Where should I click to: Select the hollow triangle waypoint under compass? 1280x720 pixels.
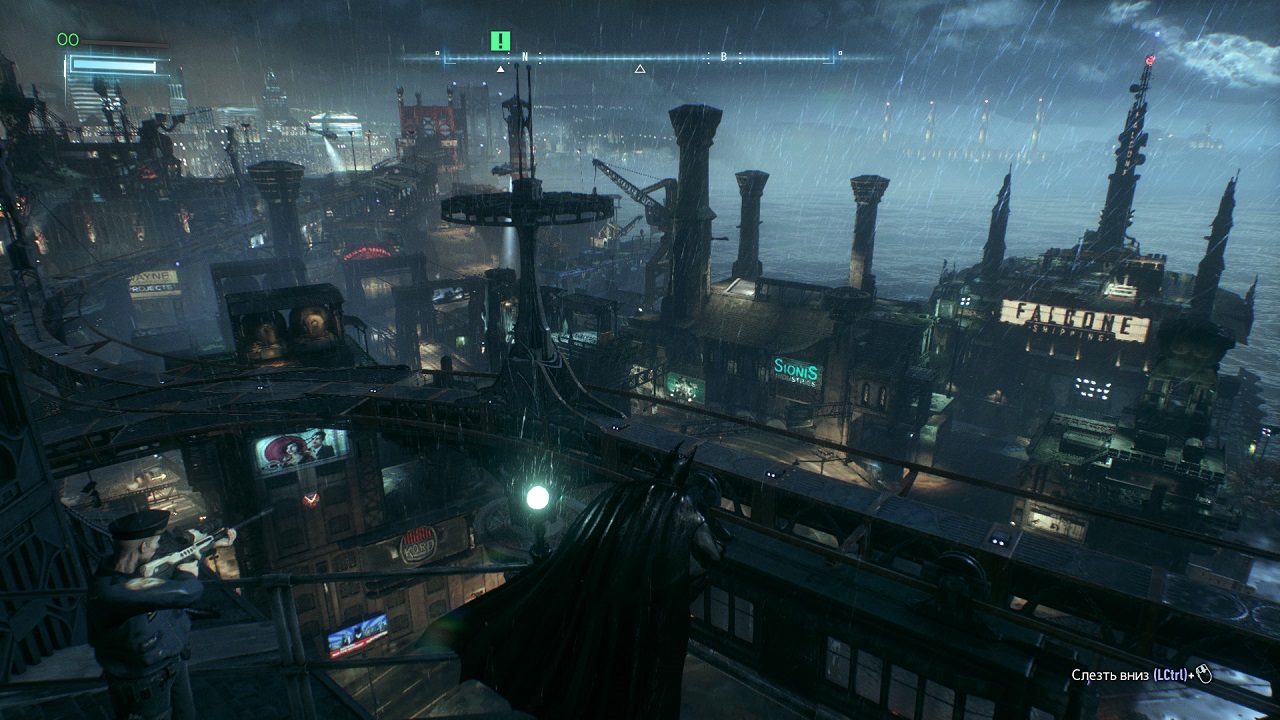(640, 69)
